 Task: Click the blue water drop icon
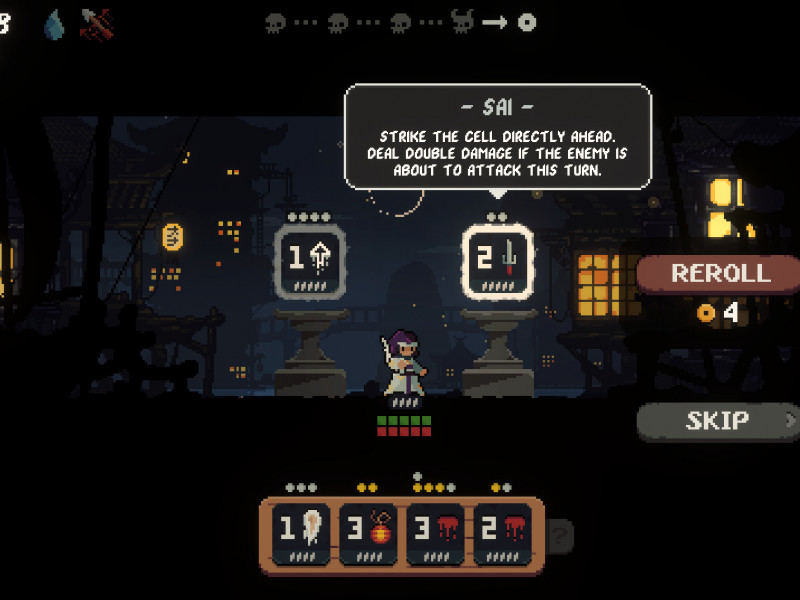[x=54, y=24]
